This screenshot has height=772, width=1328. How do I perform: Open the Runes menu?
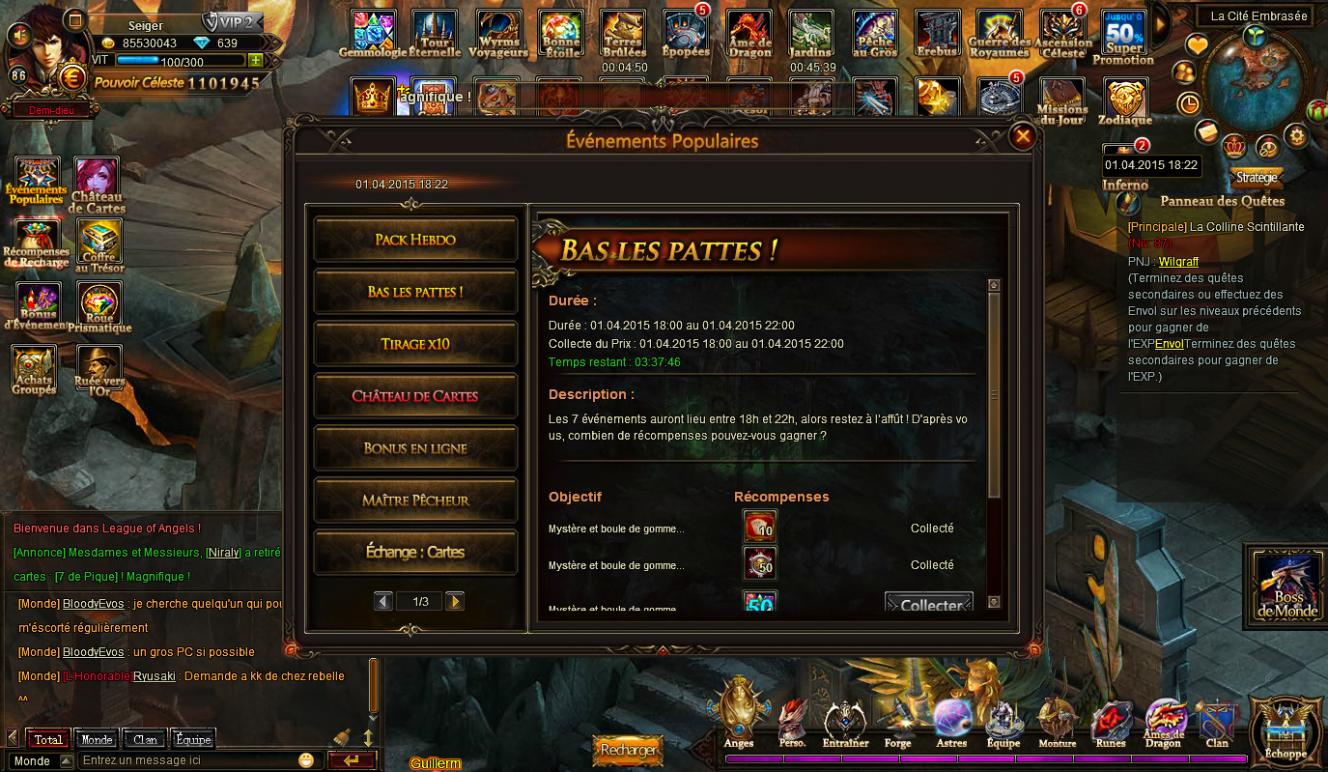coord(1110,724)
